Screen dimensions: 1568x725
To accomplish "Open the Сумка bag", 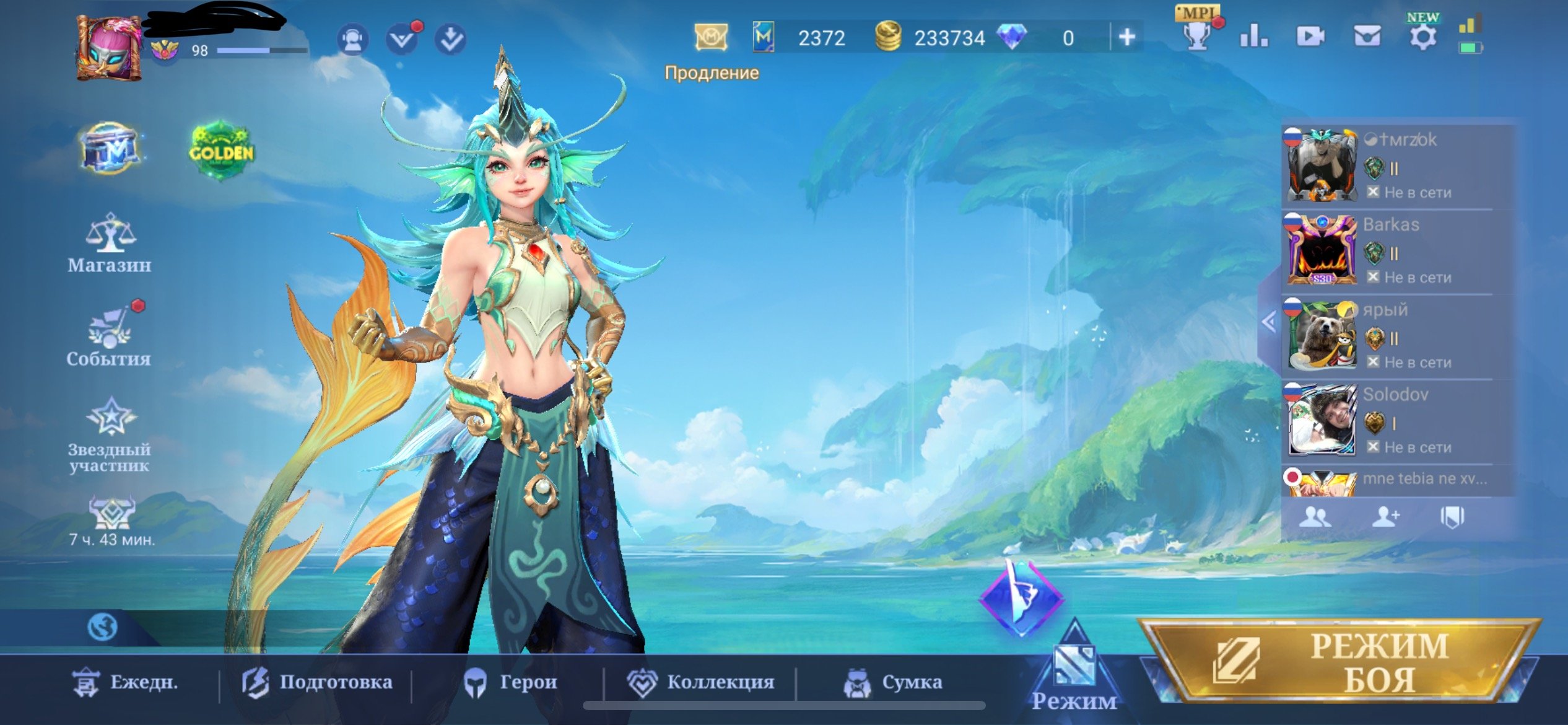I will (893, 682).
